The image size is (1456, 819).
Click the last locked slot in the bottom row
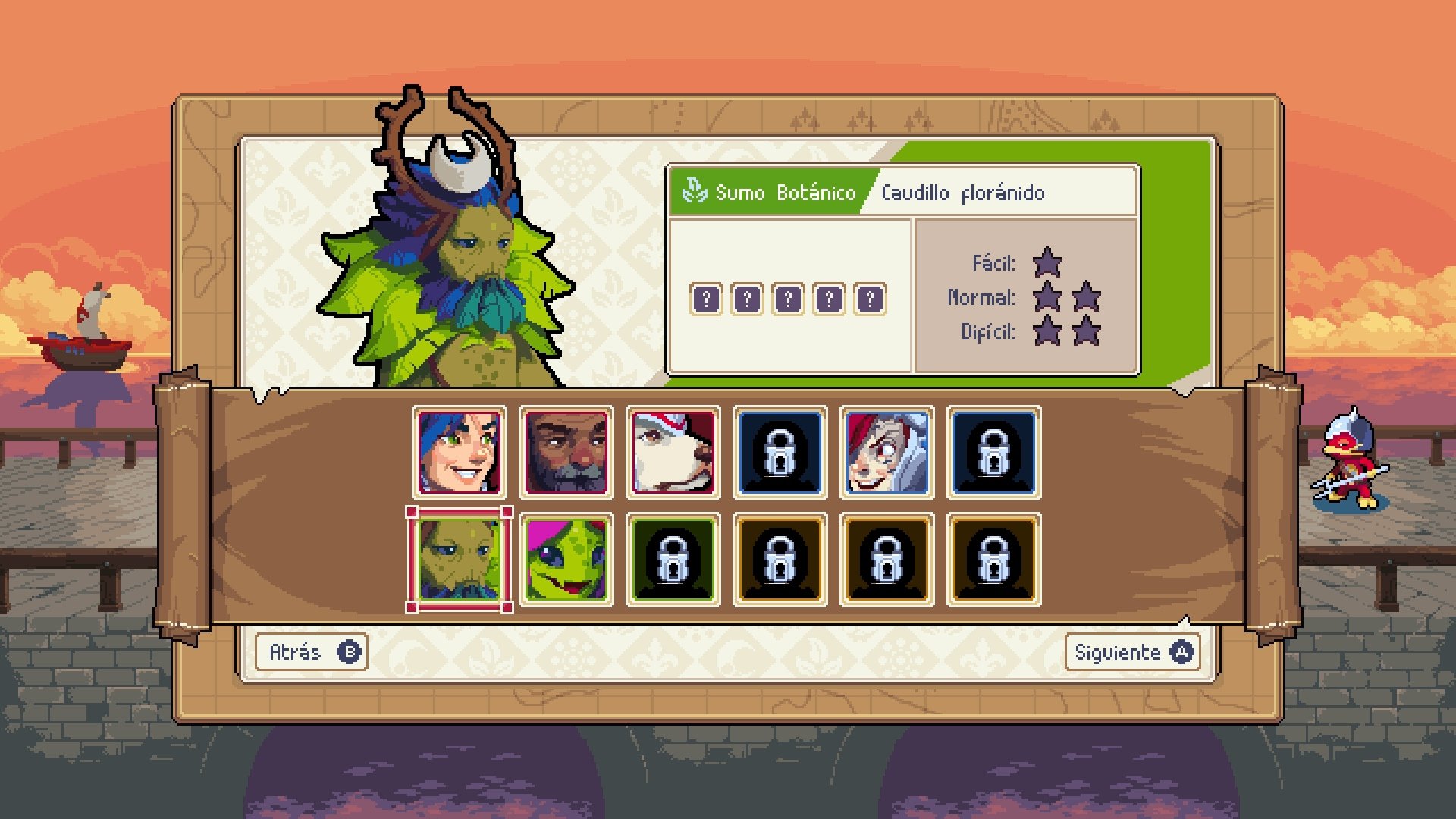pos(992,559)
